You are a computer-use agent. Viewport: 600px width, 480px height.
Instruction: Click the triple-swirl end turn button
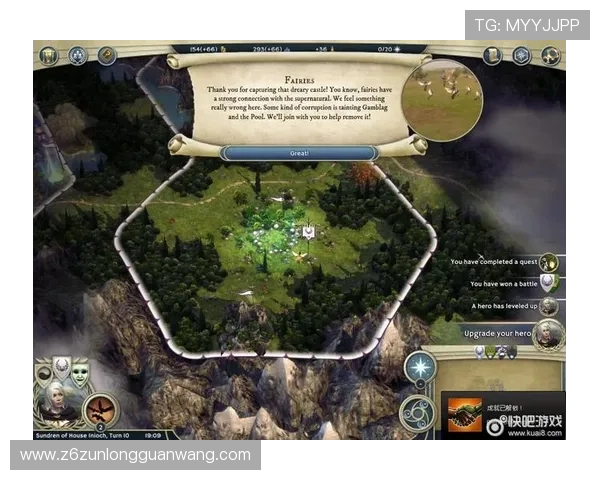417,410
